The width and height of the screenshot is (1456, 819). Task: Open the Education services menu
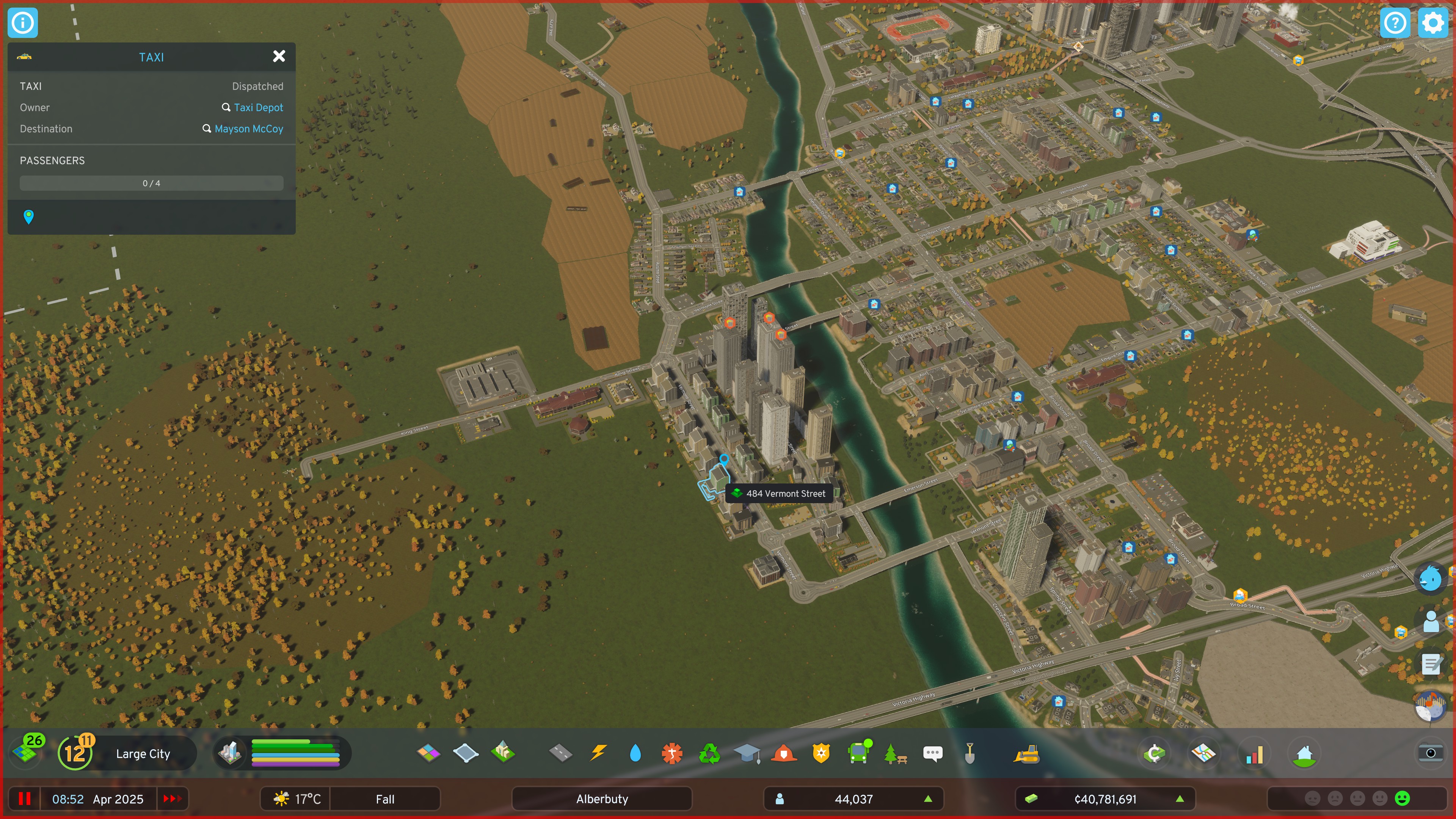[x=747, y=753]
